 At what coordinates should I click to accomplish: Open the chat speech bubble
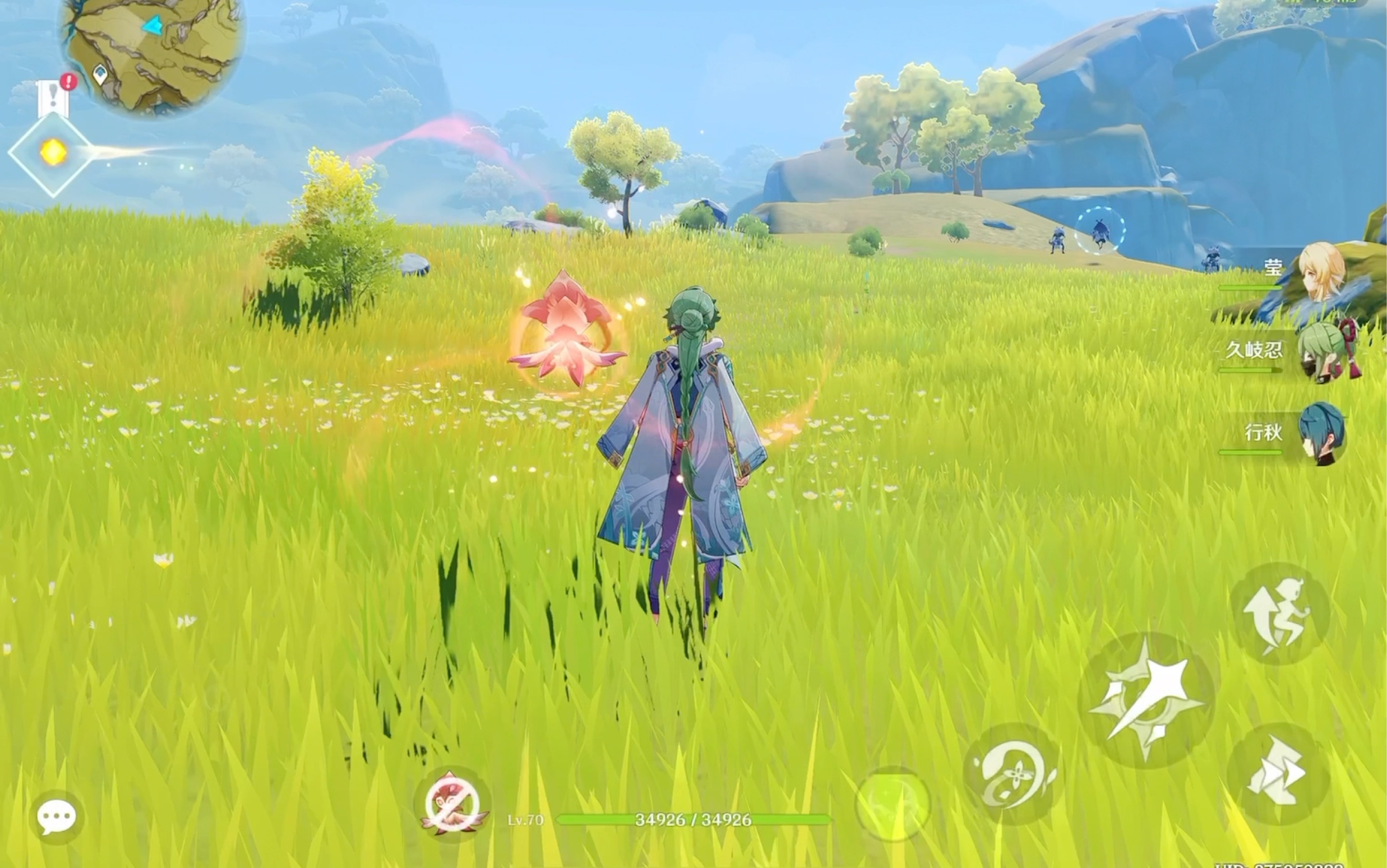(56, 816)
